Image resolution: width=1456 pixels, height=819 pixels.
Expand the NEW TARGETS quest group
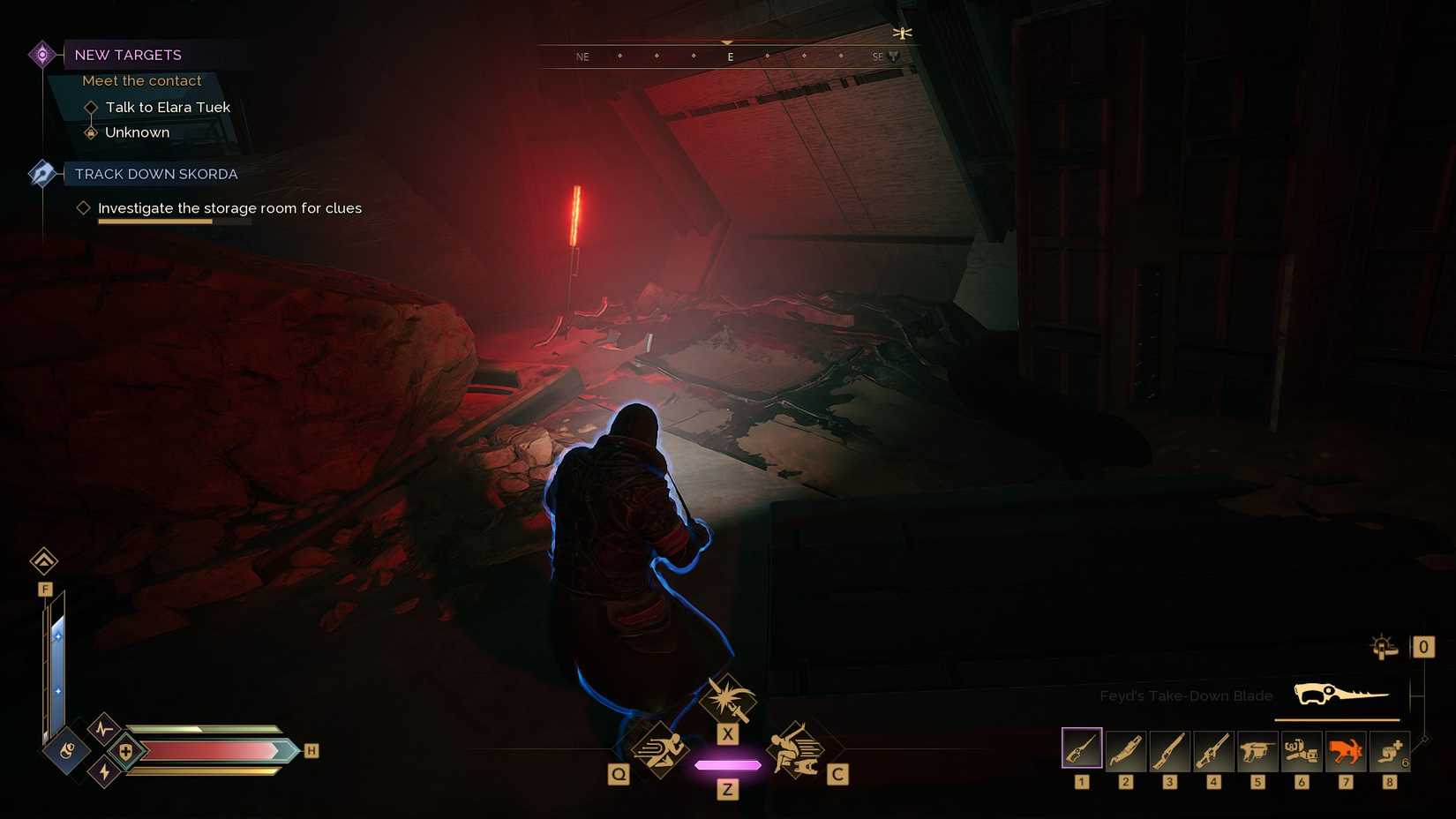(x=129, y=55)
